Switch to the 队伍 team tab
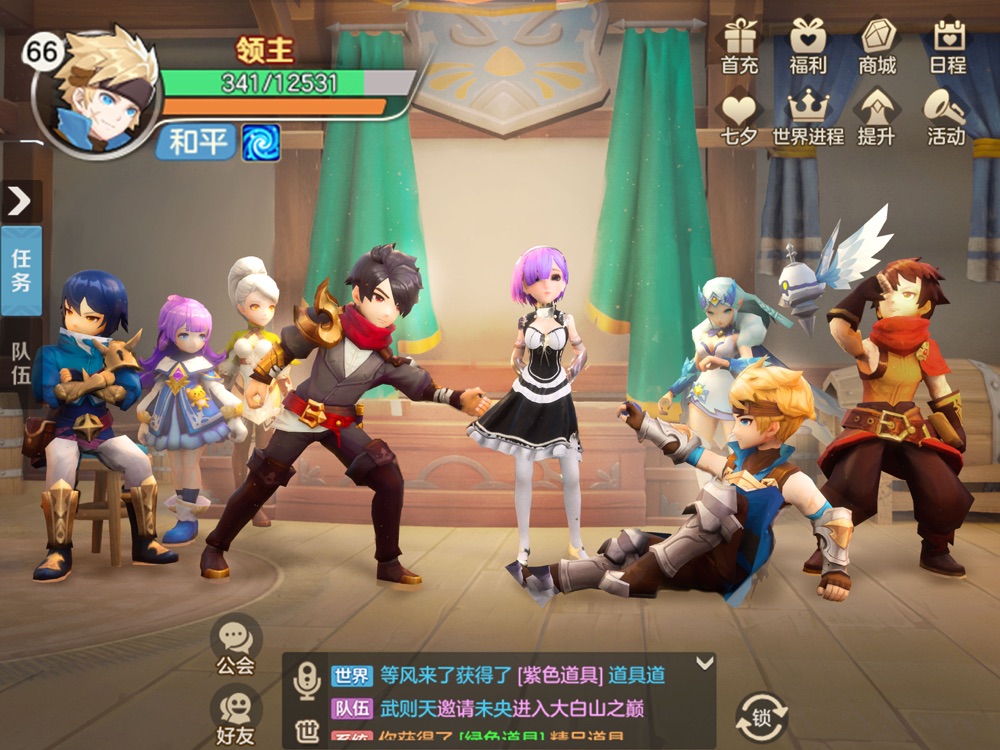Screen dimensions: 1000x750 pyautogui.click(x=21, y=363)
